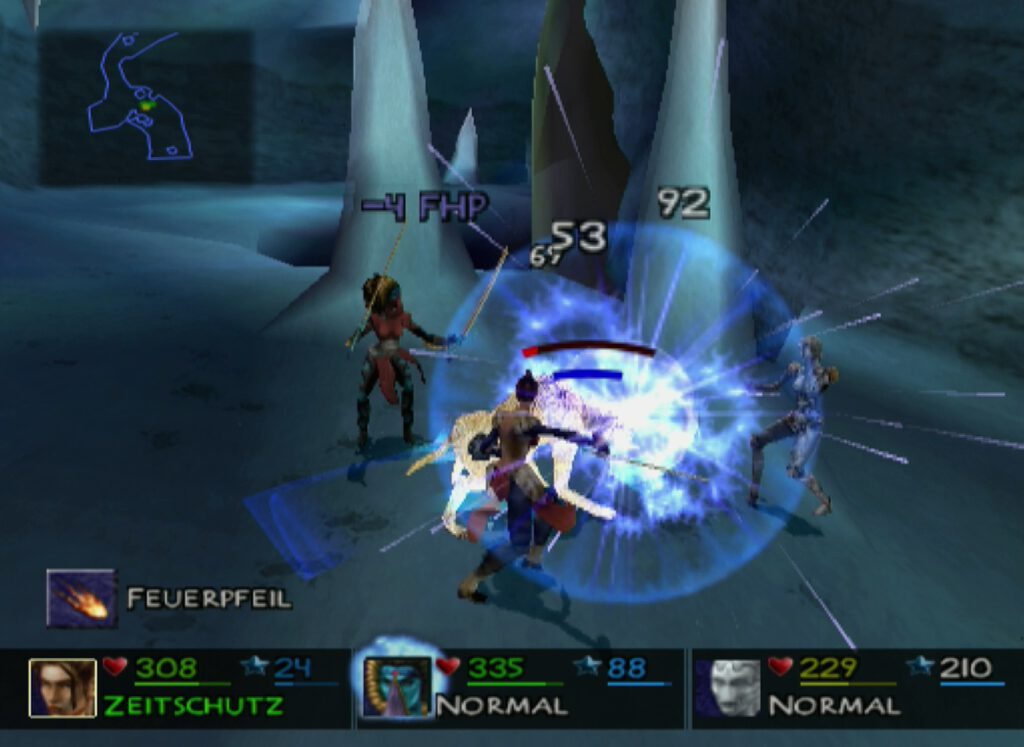Select the brown-haired hero portrait

(x=62, y=687)
